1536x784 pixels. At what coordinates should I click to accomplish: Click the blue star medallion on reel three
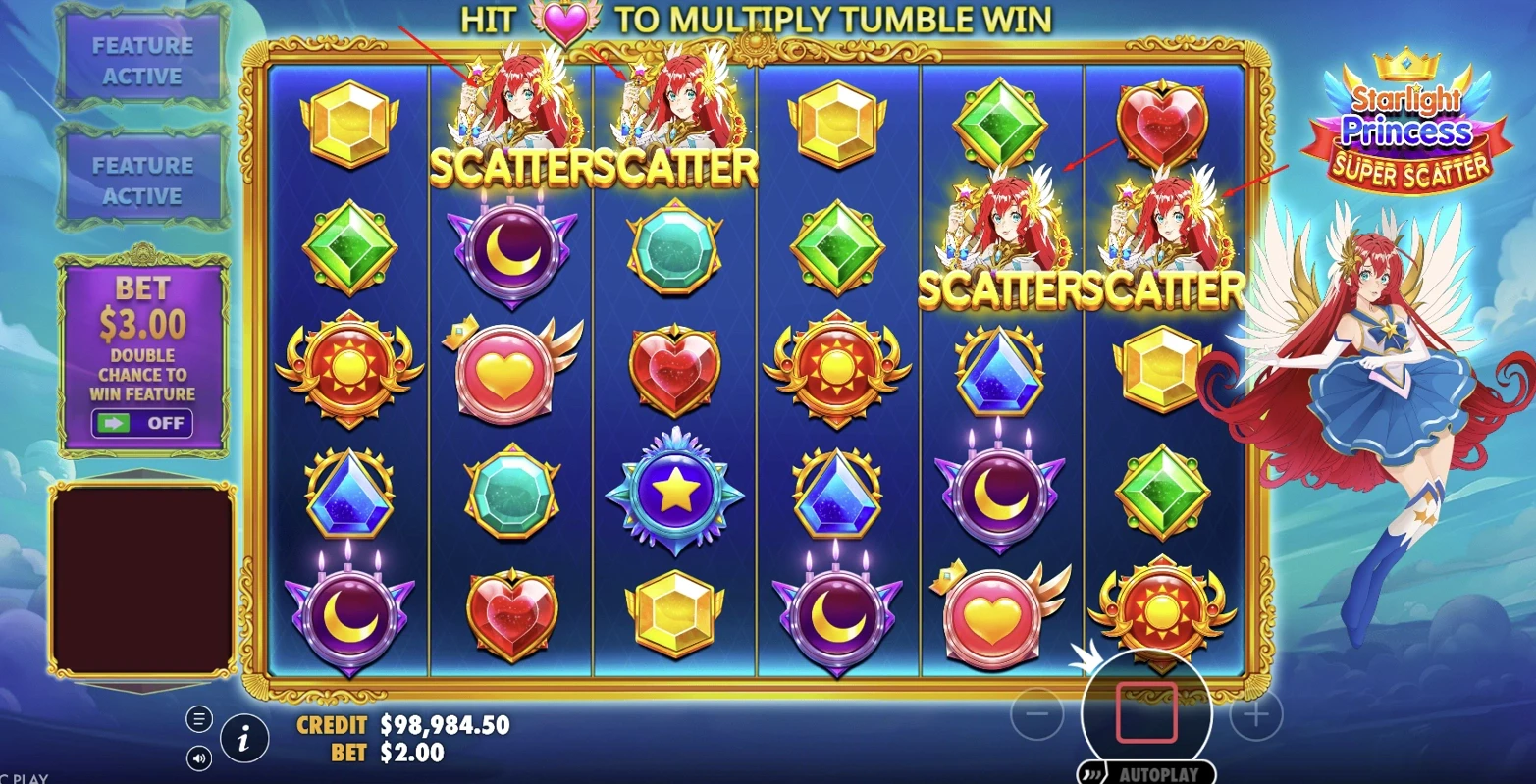pos(673,496)
